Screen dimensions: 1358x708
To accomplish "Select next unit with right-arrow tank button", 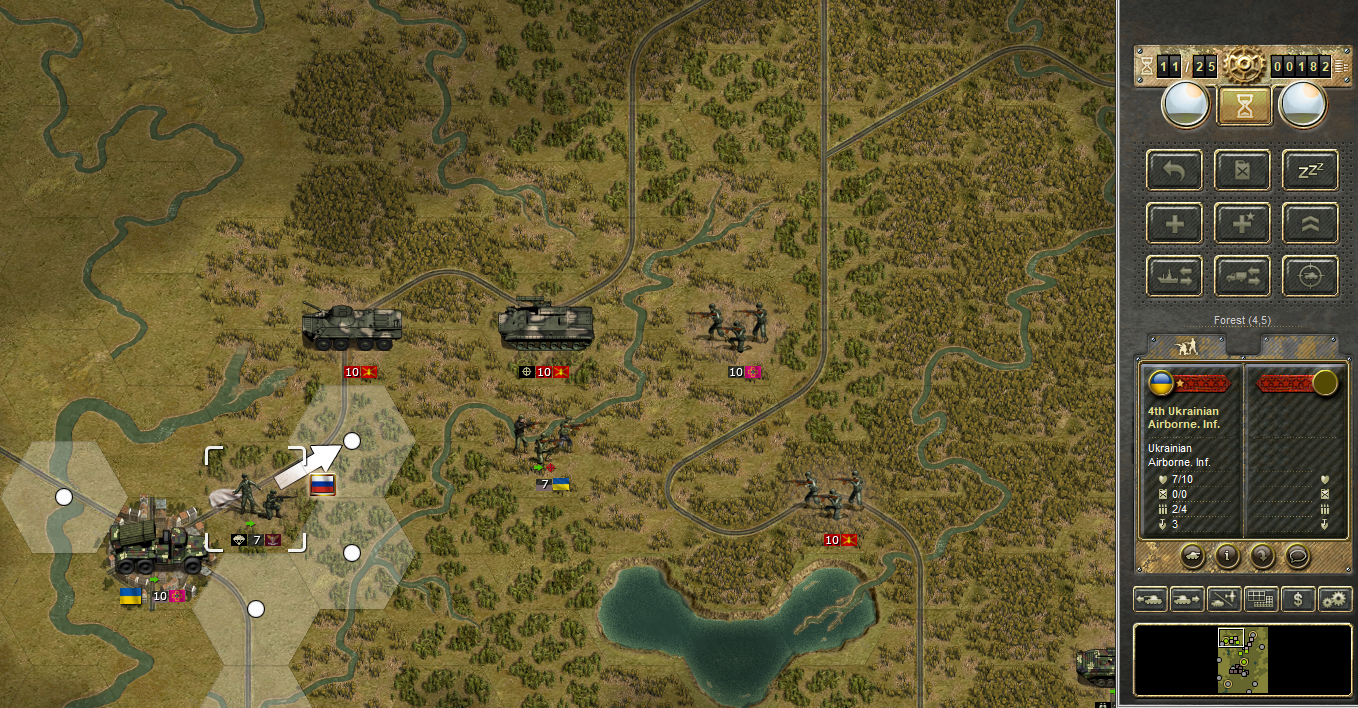I will (x=1187, y=599).
